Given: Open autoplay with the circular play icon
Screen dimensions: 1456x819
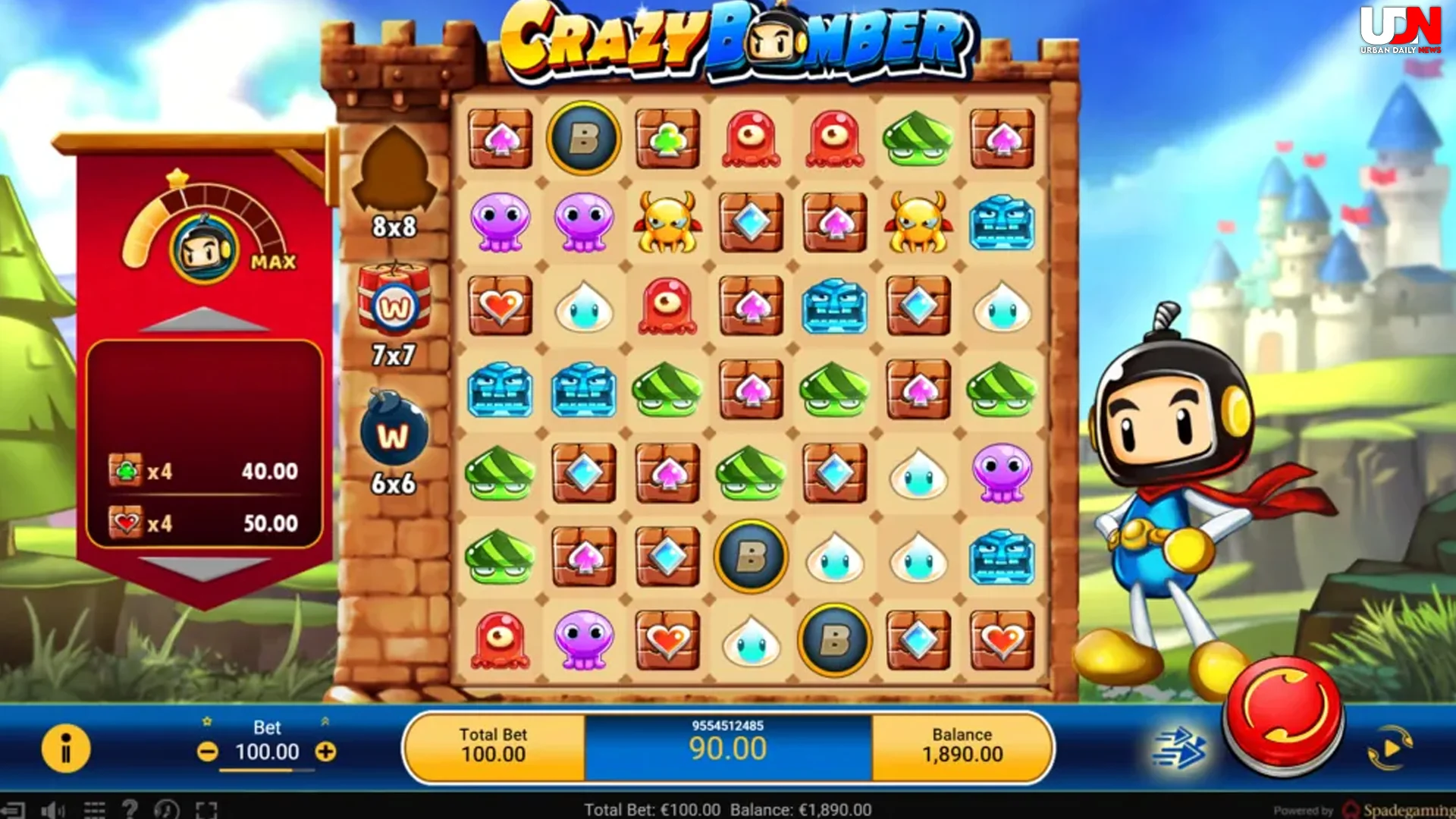Looking at the screenshot, I should pos(1391,747).
